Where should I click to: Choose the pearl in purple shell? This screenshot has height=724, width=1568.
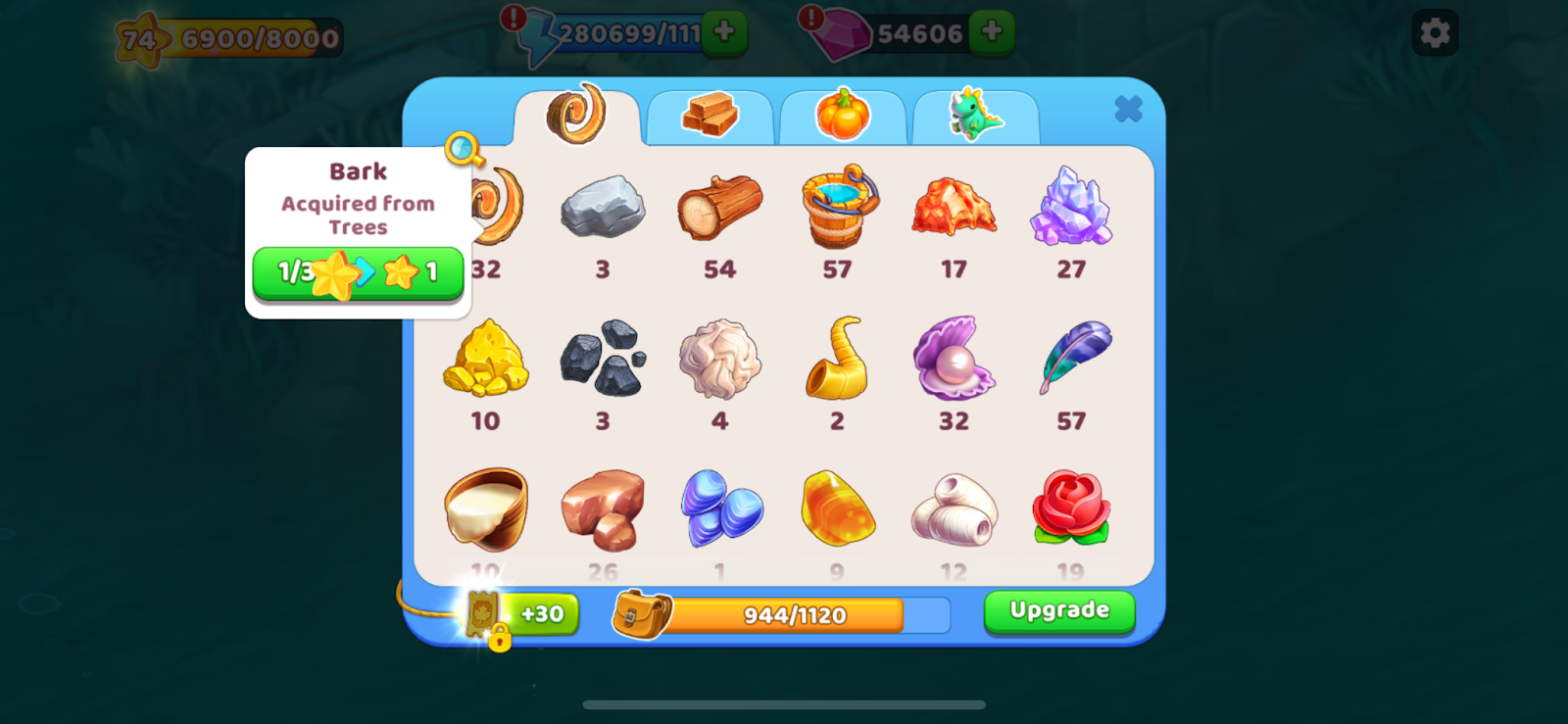[x=954, y=359]
